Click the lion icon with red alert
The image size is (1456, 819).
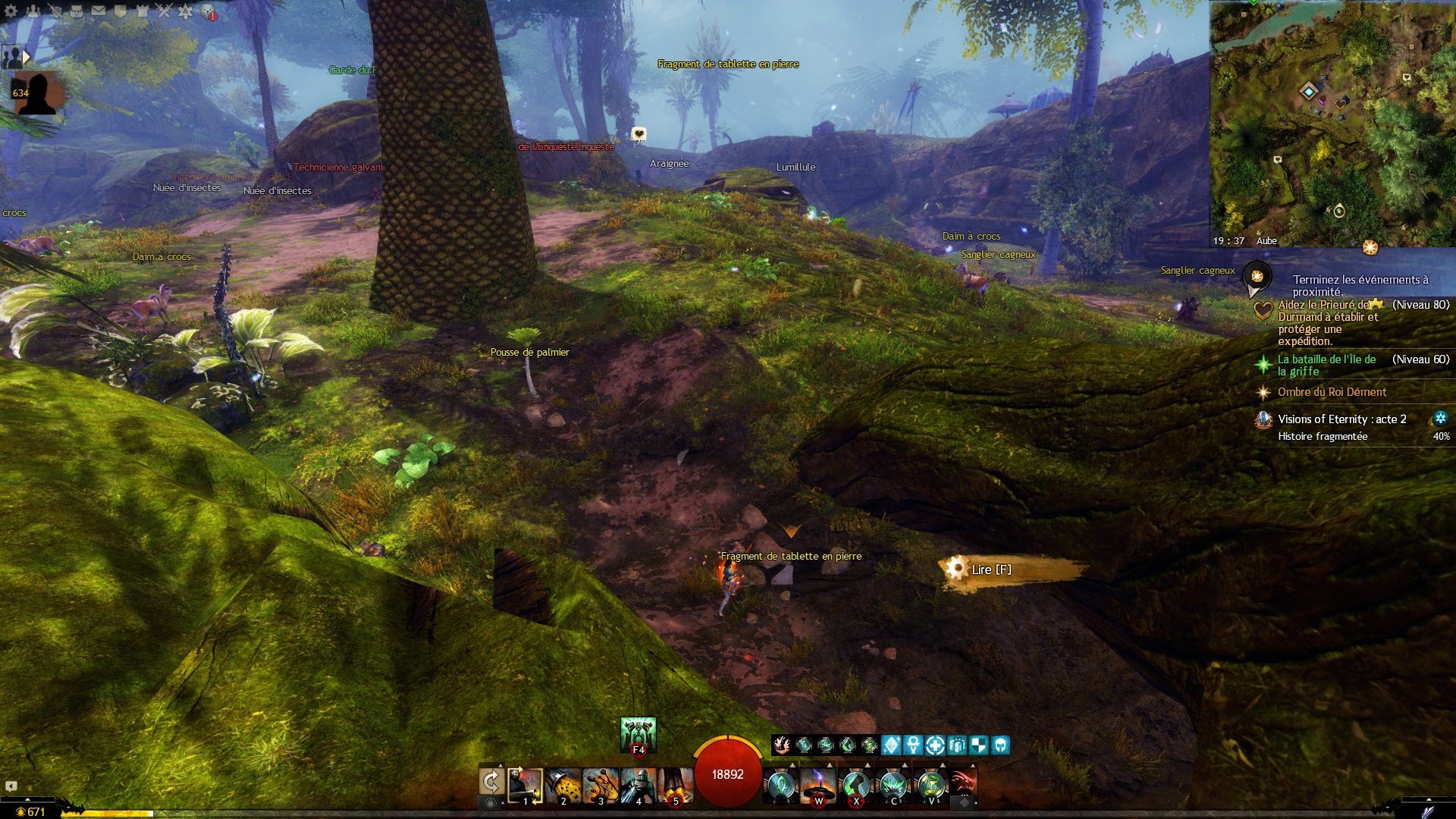[208, 12]
